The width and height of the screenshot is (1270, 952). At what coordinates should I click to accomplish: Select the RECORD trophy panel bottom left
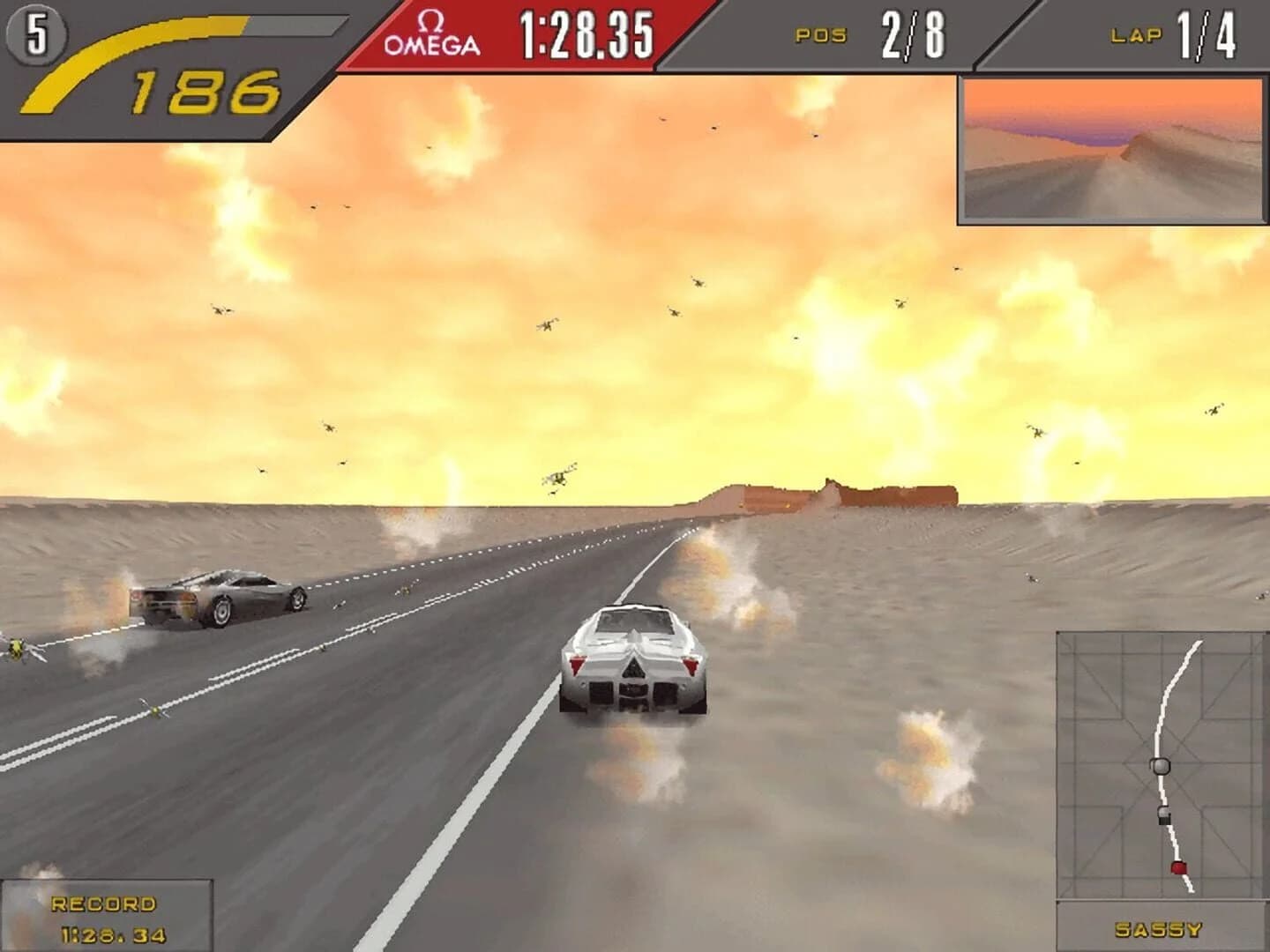click(x=106, y=917)
